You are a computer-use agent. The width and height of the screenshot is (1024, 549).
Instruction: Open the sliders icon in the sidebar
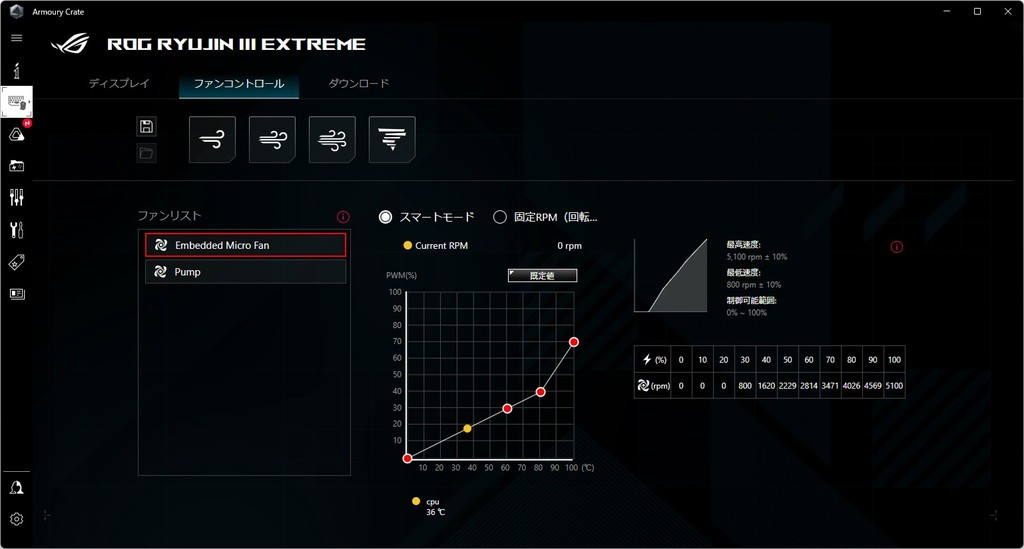16,197
